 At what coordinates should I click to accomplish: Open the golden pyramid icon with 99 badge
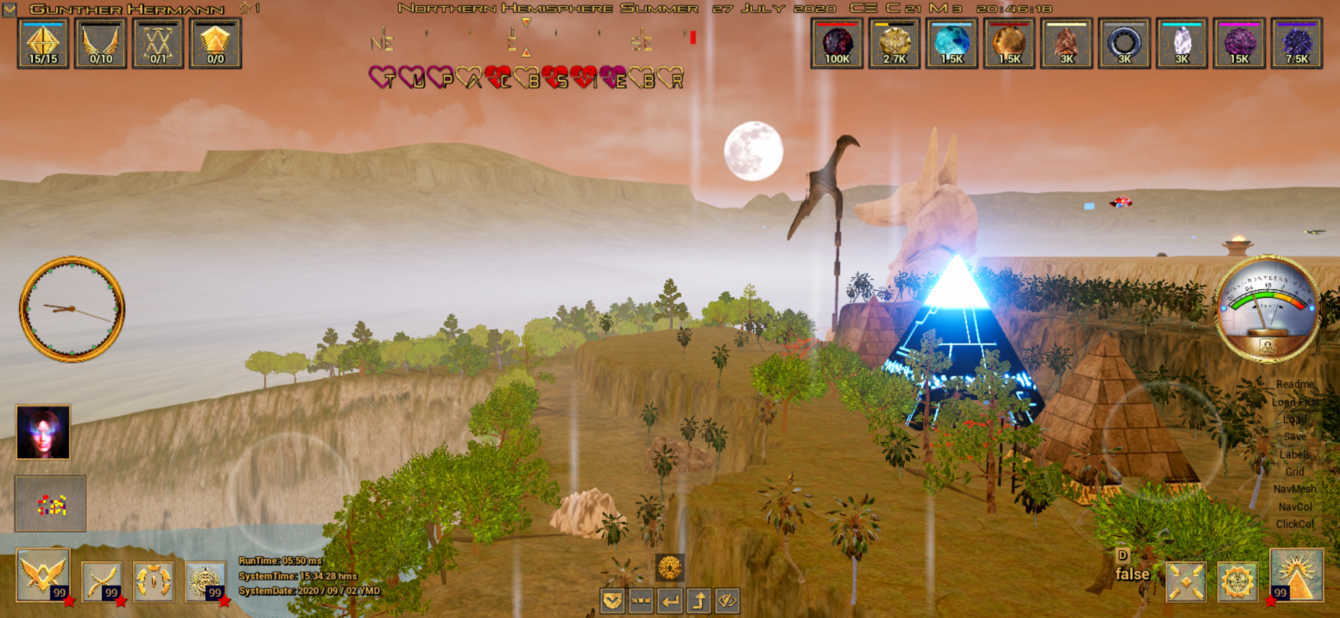(x=1296, y=575)
